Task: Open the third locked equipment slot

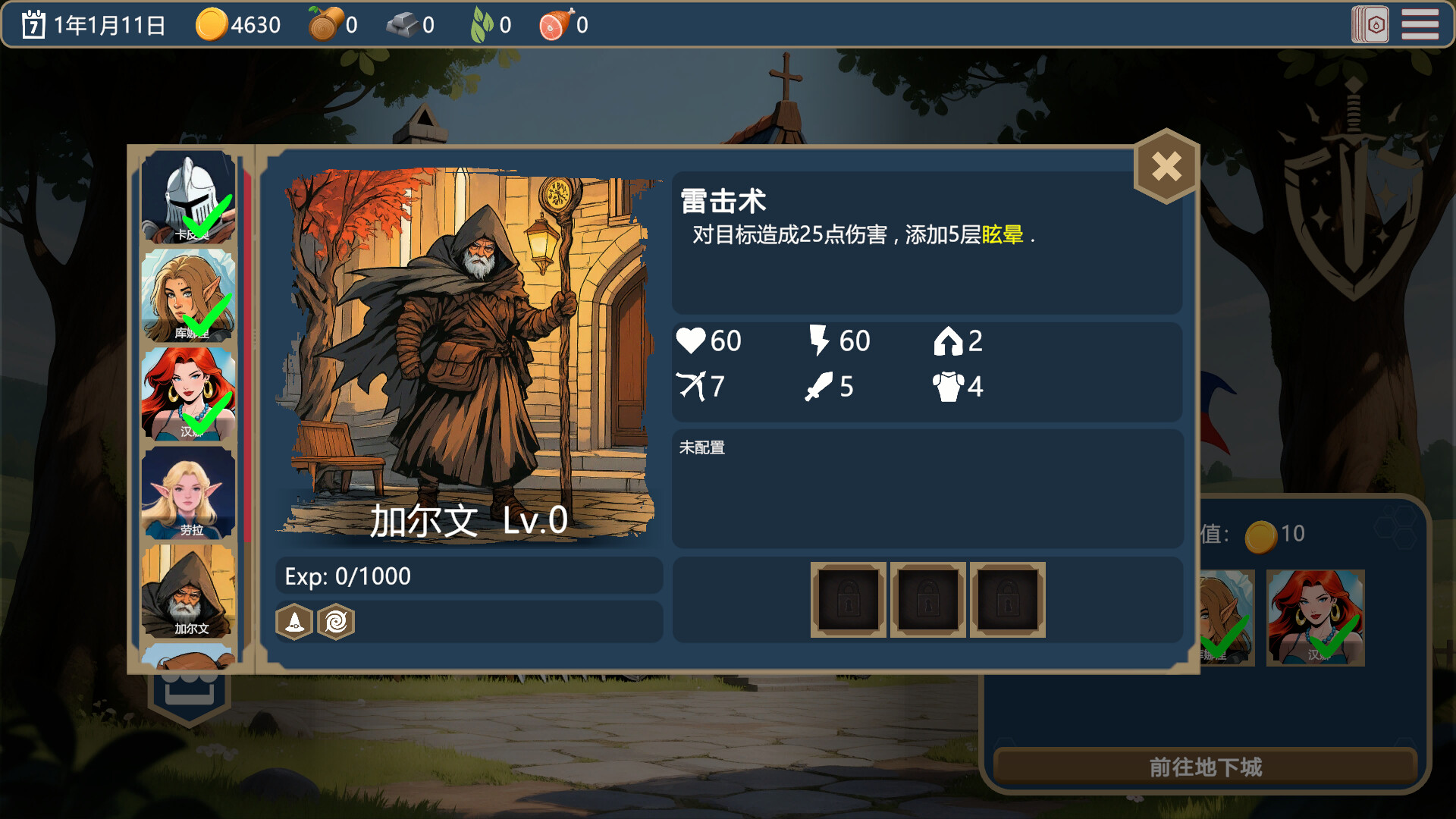Action: click(x=1007, y=599)
